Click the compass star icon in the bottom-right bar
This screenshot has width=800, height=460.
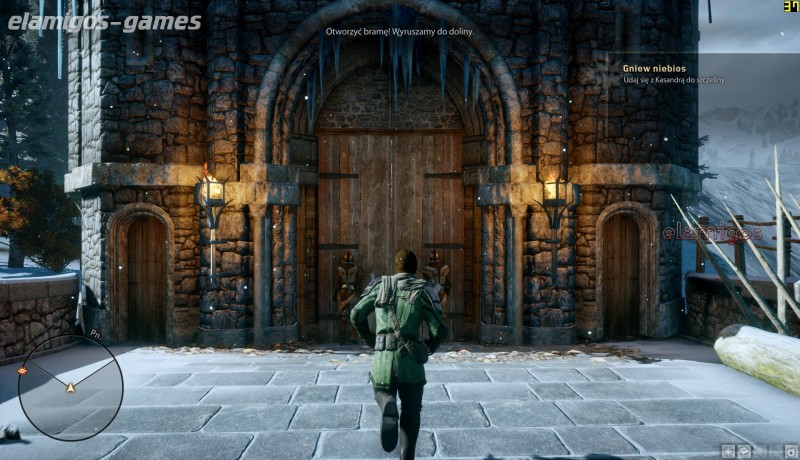coord(728,451)
